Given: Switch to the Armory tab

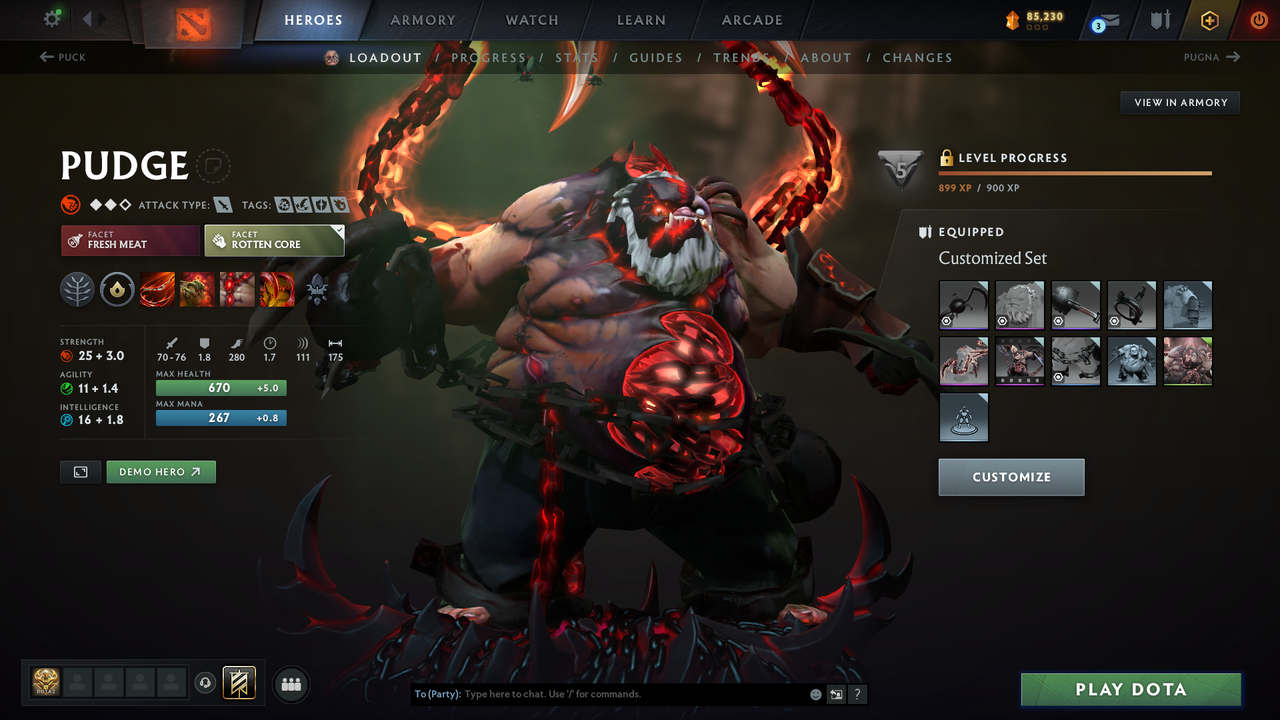Looking at the screenshot, I should 422,19.
